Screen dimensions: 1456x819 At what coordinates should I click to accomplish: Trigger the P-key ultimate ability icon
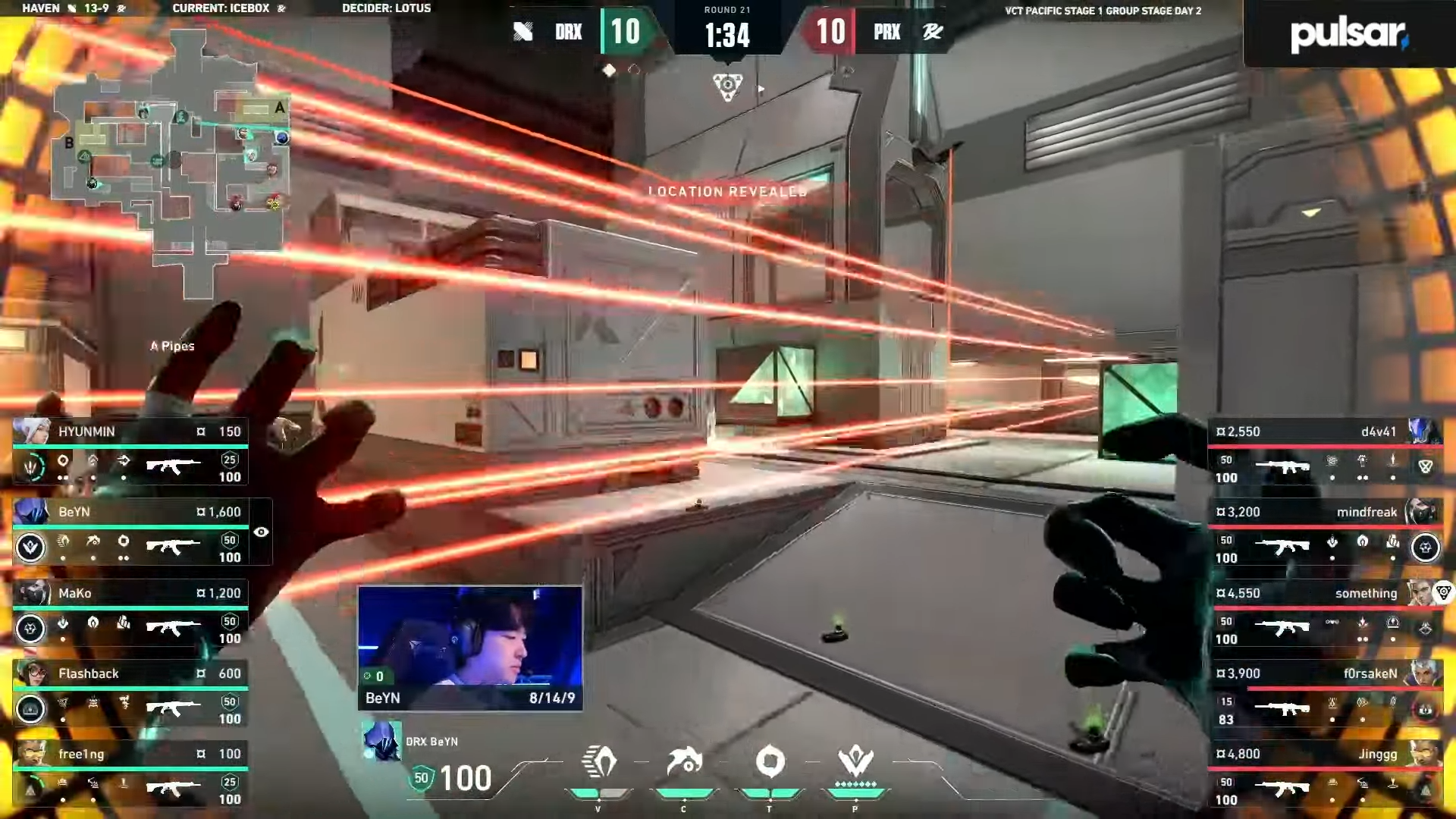point(855,761)
